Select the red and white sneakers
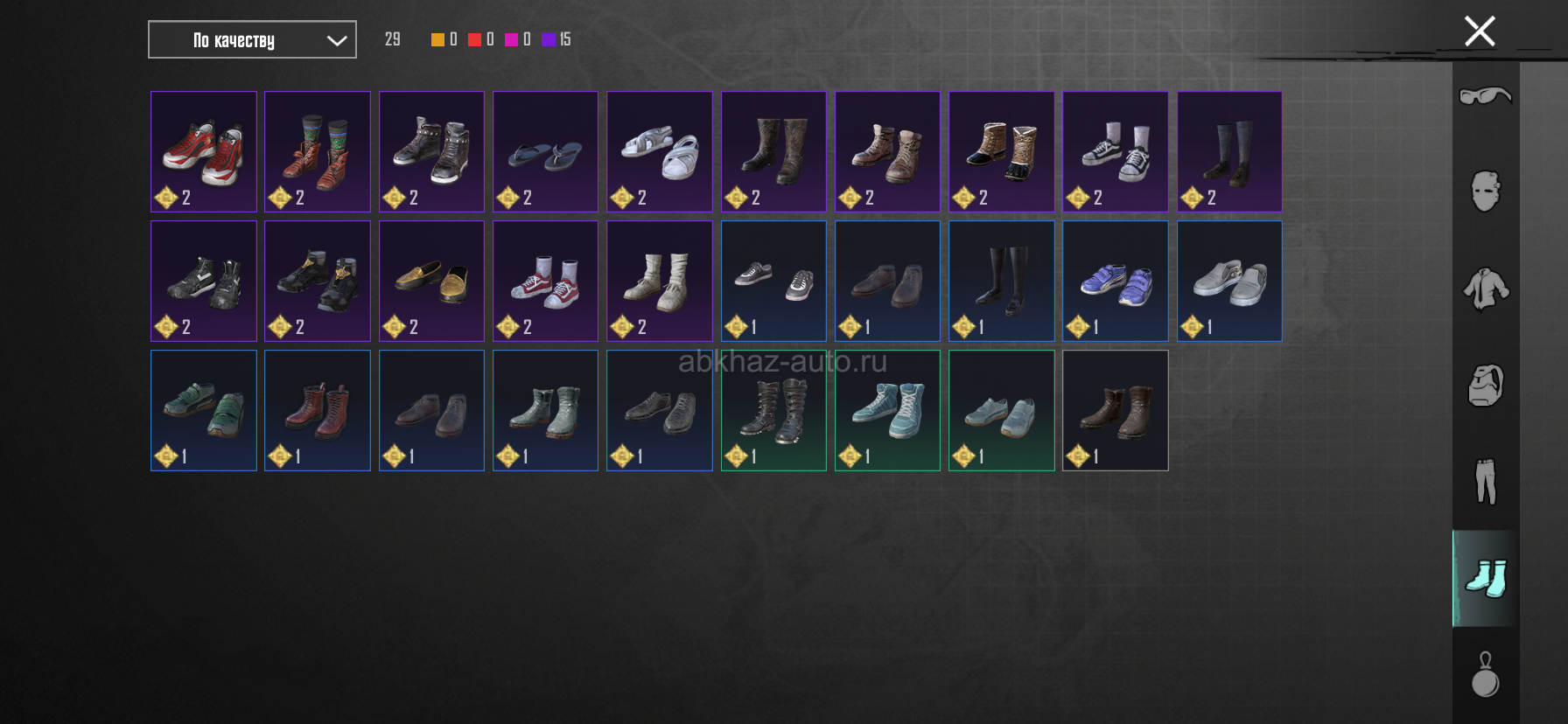The height and width of the screenshot is (724, 1568). coord(203,151)
